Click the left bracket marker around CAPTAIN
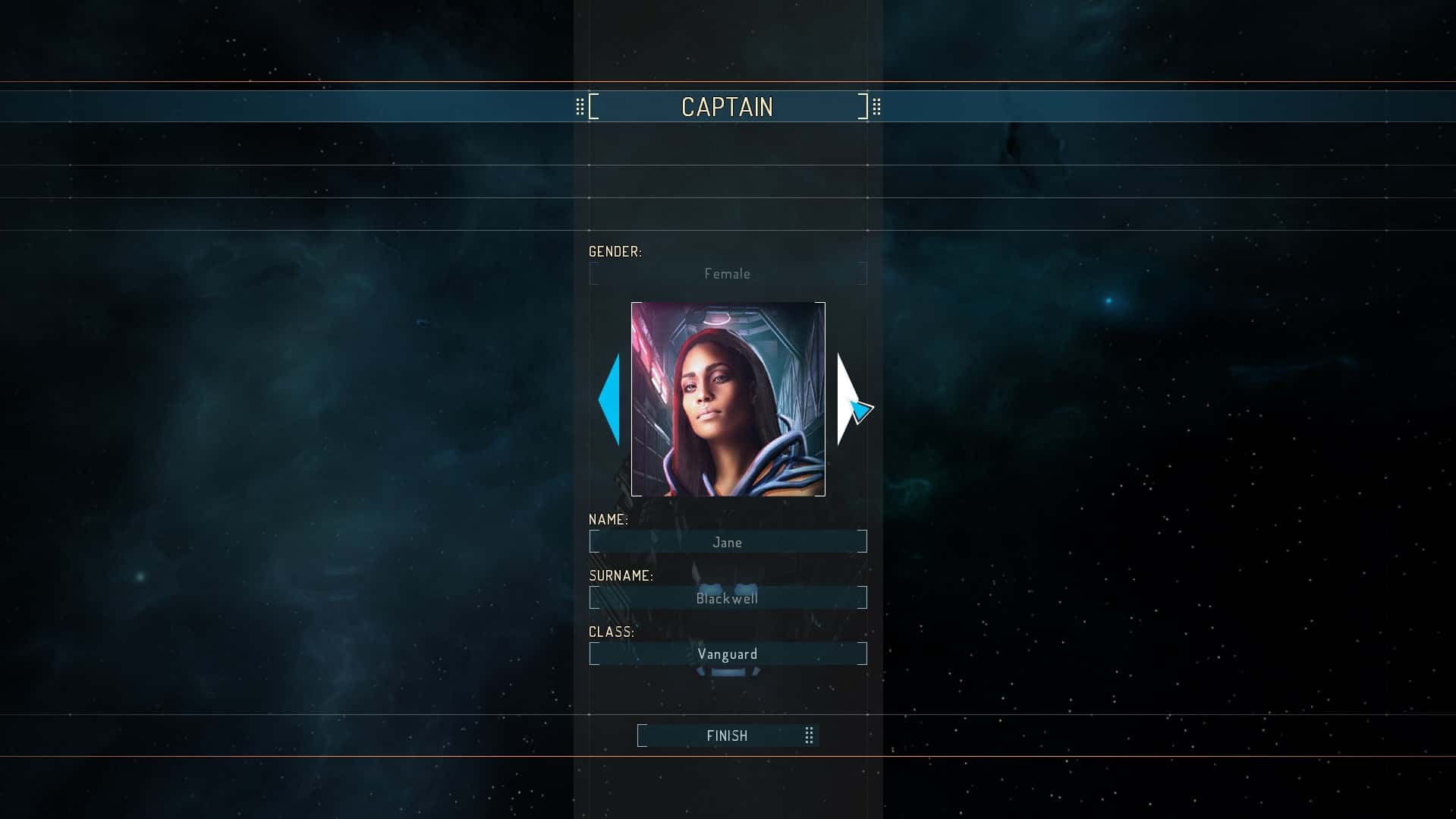The width and height of the screenshot is (1456, 819). coord(595,106)
